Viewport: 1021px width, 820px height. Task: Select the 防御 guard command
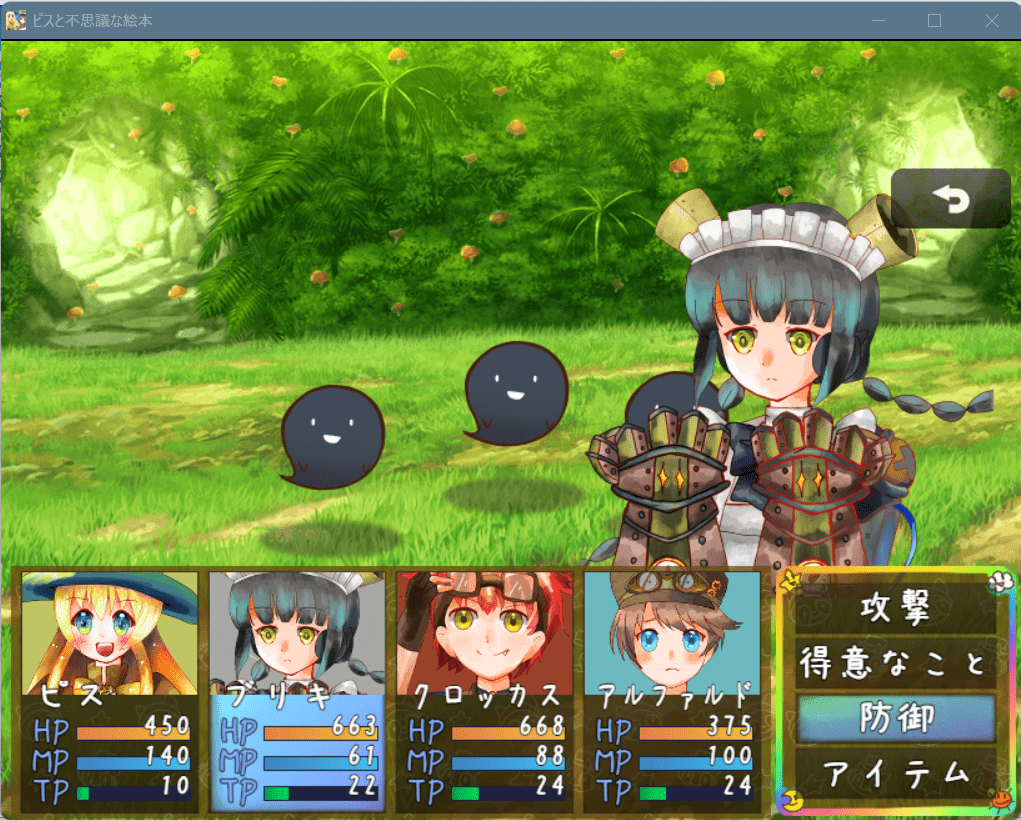[896, 718]
